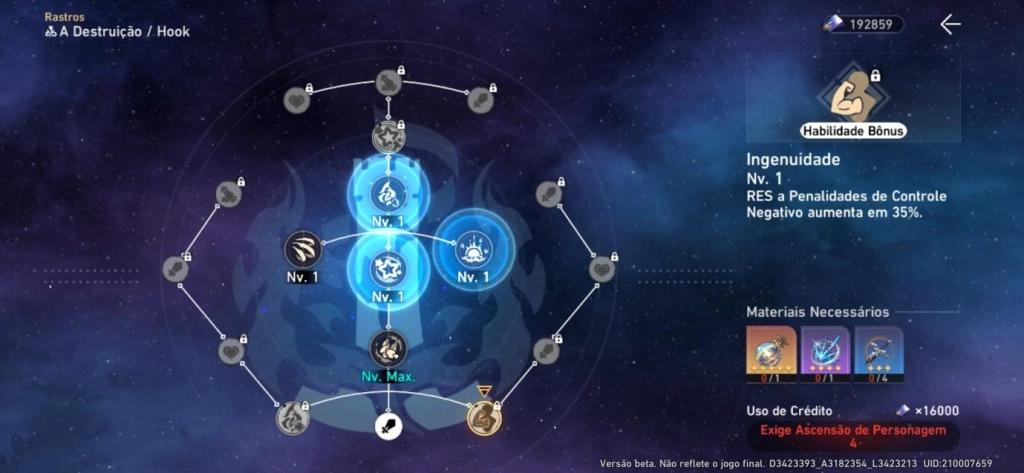Viewport: 1024px width, 473px height.
Task: Click the white sword node at bottom
Action: [x=388, y=427]
